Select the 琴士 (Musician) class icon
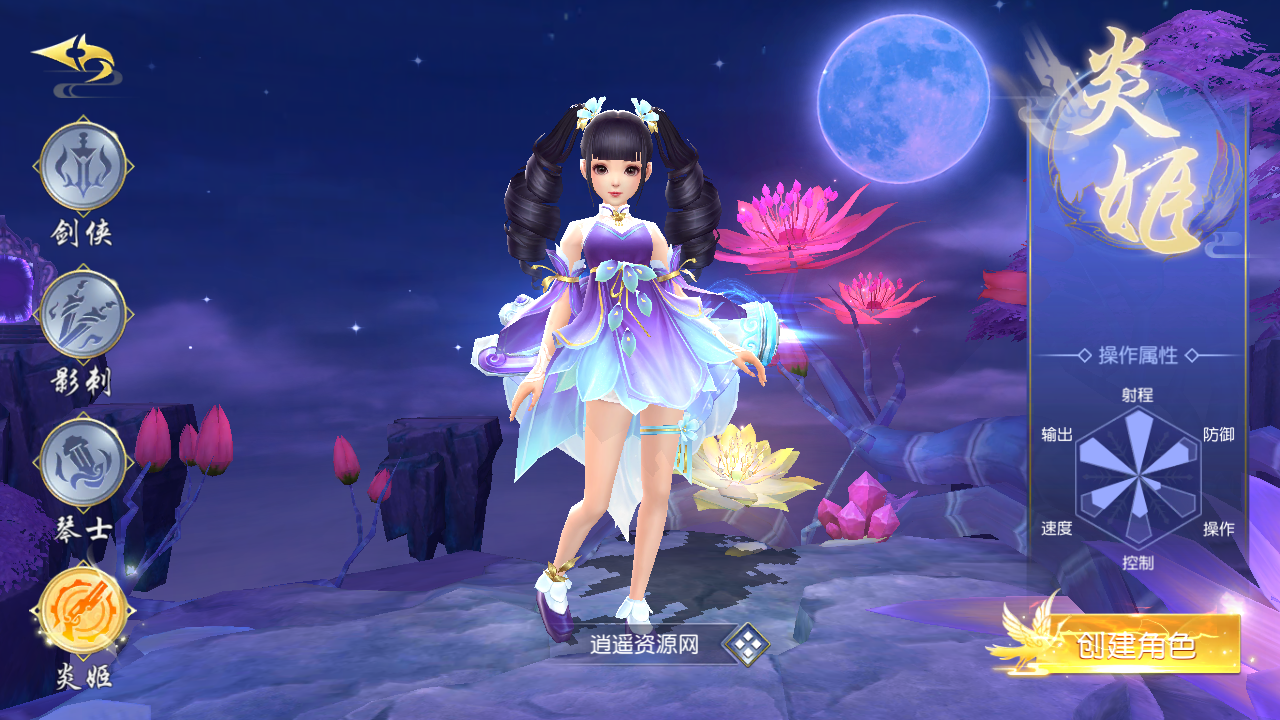 83,460
